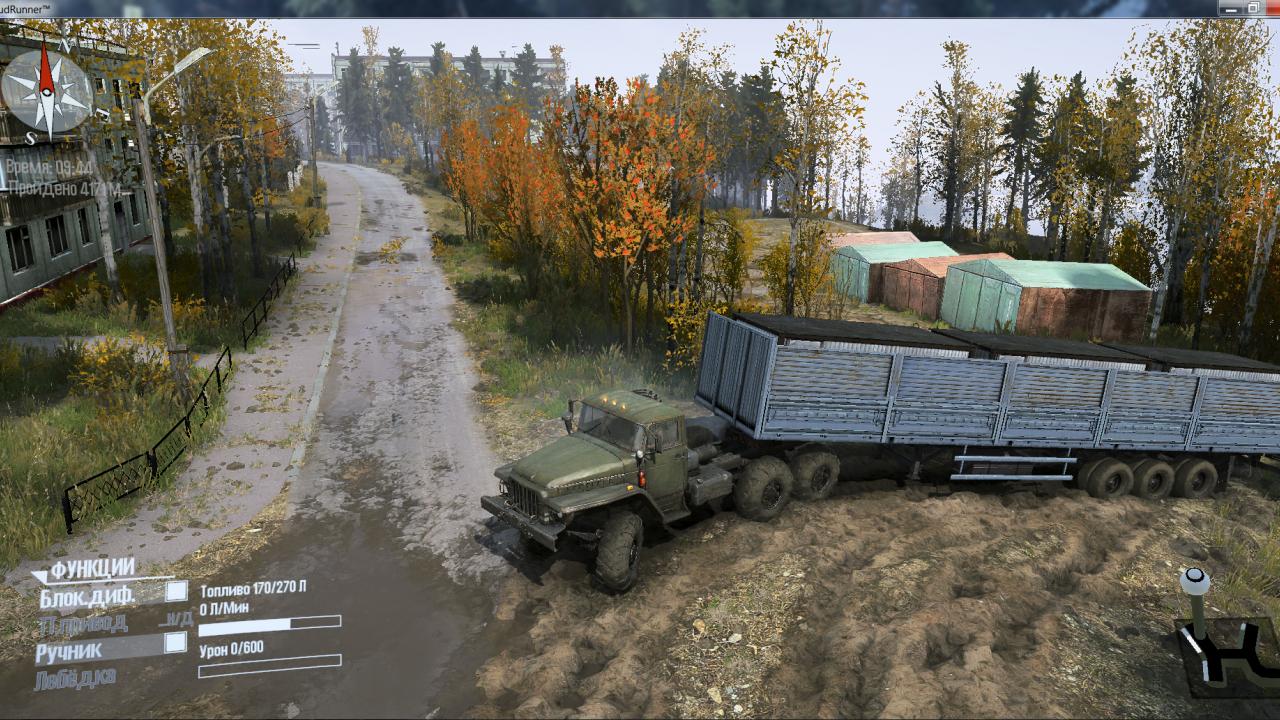Screen dimensions: 1280x720
Task: Toggle the Ручник handbrake checkbox
Action: (175, 643)
